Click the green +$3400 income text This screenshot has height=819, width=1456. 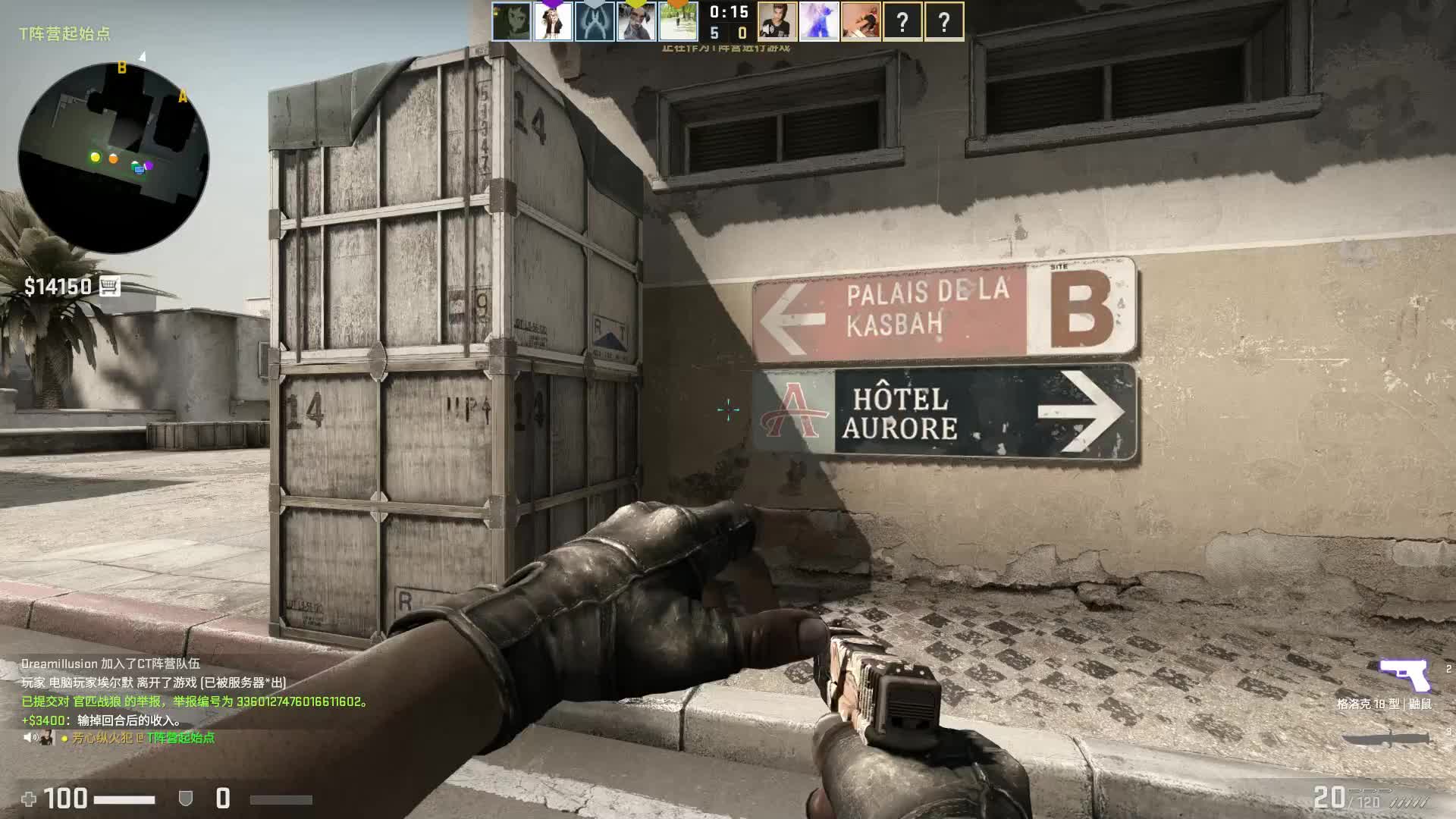click(43, 720)
